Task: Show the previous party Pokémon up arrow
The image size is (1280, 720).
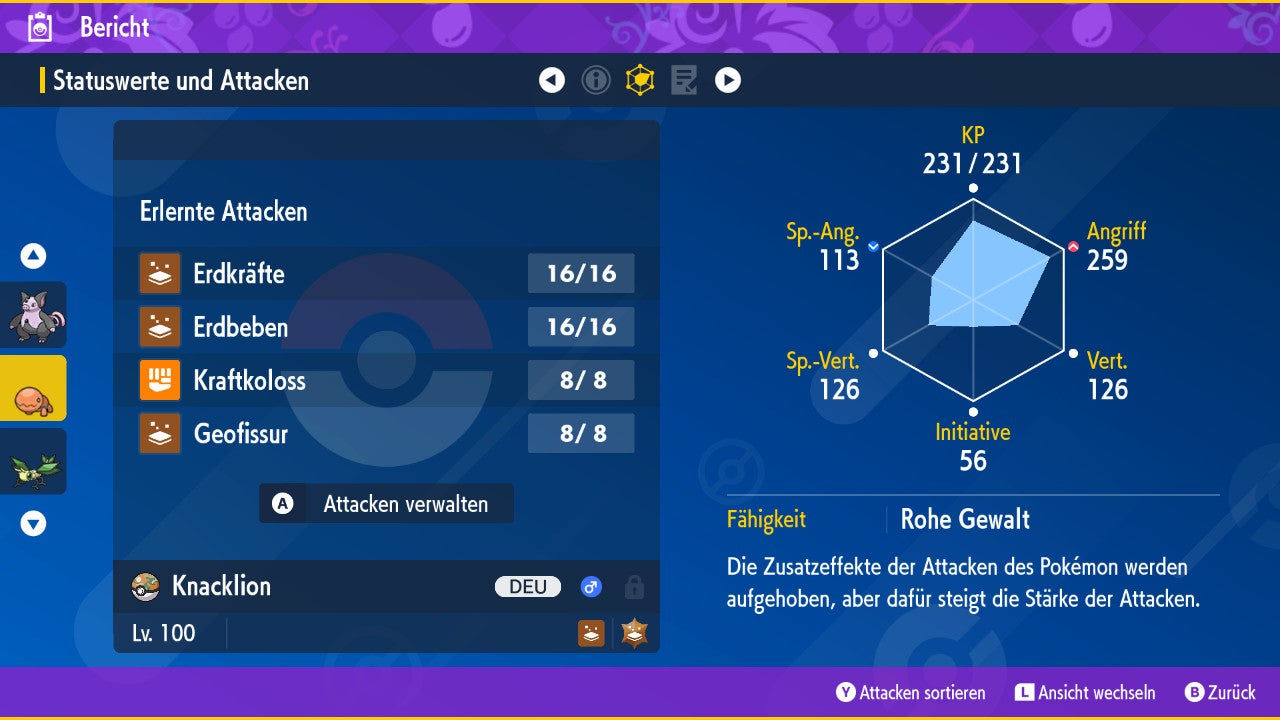Action: pyautogui.click(x=33, y=256)
